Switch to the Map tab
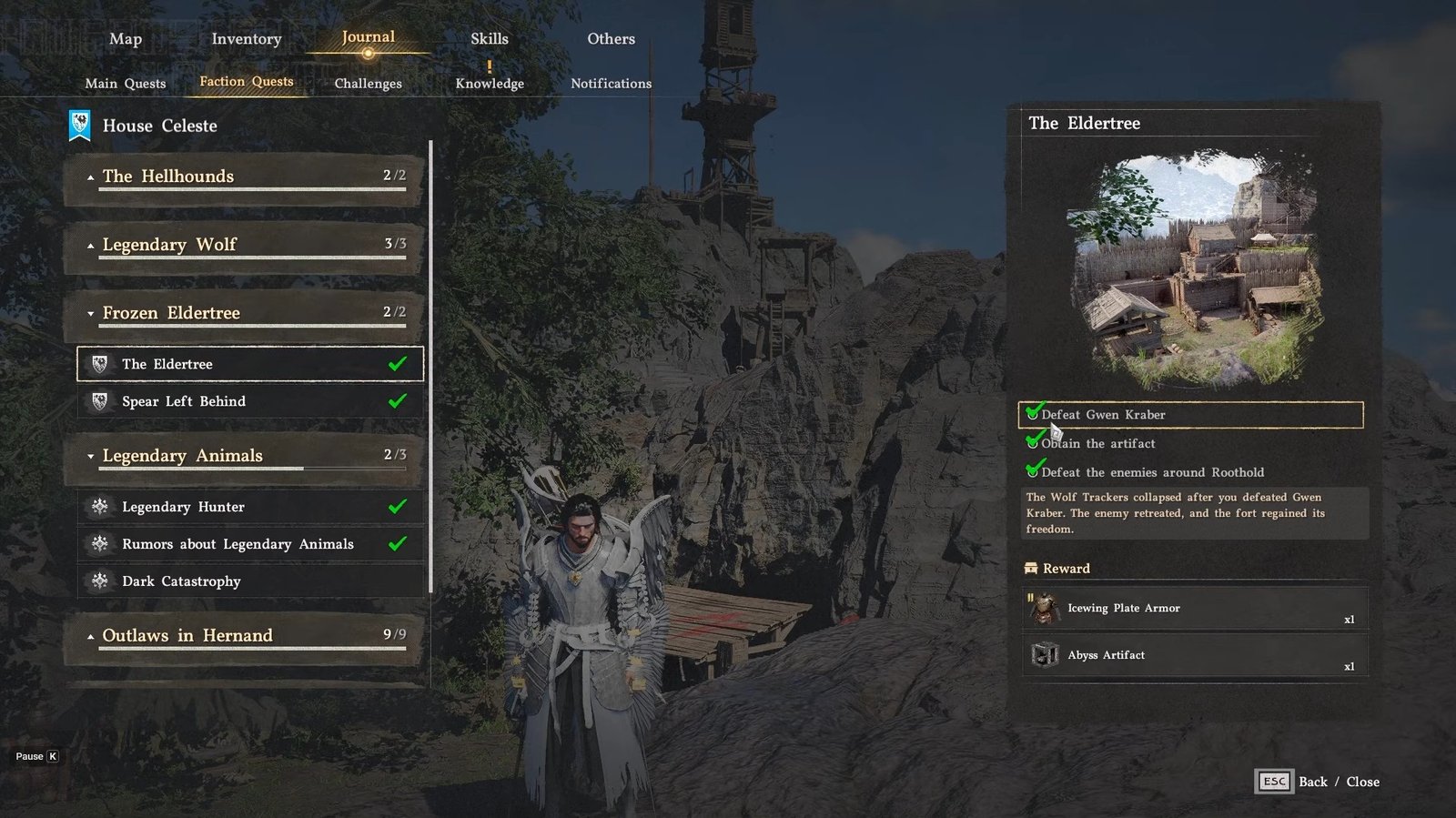This screenshot has width=1456, height=818. click(x=126, y=39)
